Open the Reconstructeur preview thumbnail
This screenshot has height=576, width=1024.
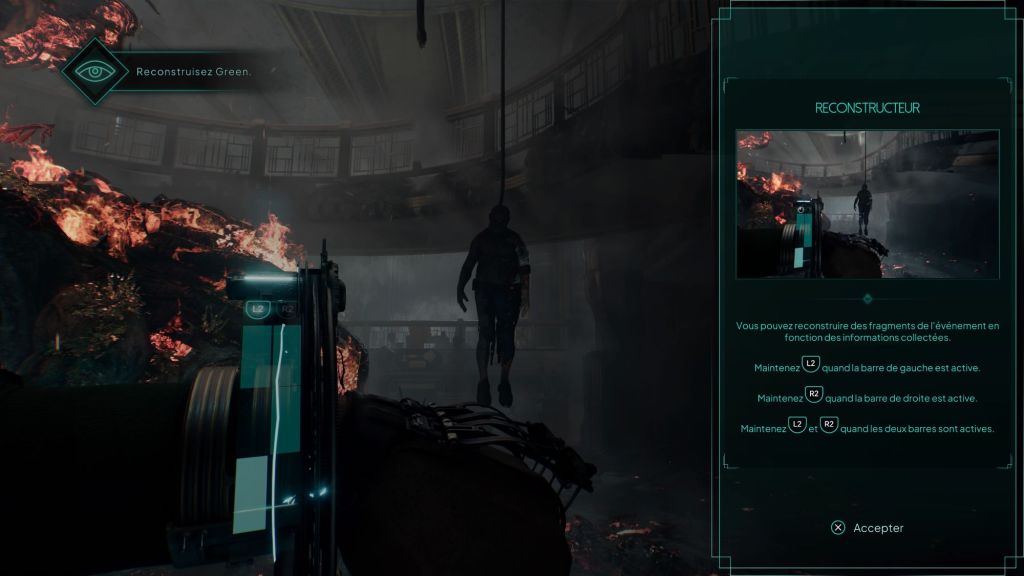867,204
